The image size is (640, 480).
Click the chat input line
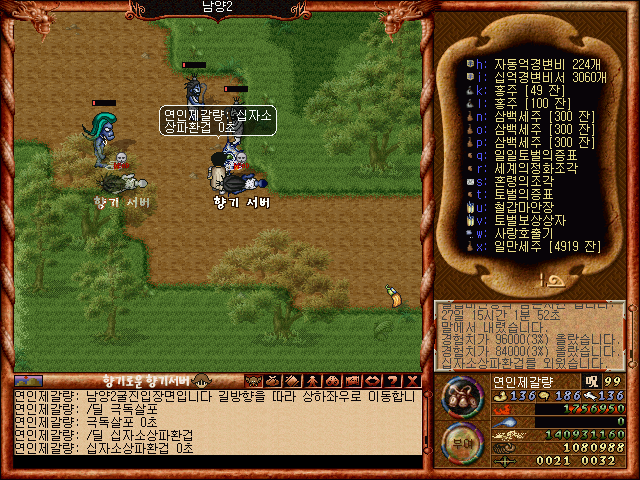tap(215, 461)
